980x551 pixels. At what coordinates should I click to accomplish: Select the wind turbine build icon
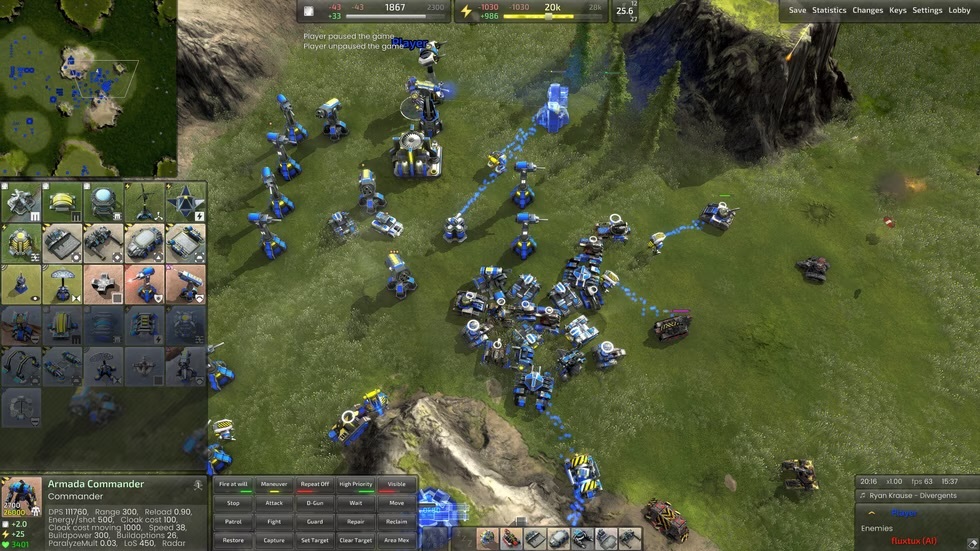(144, 202)
